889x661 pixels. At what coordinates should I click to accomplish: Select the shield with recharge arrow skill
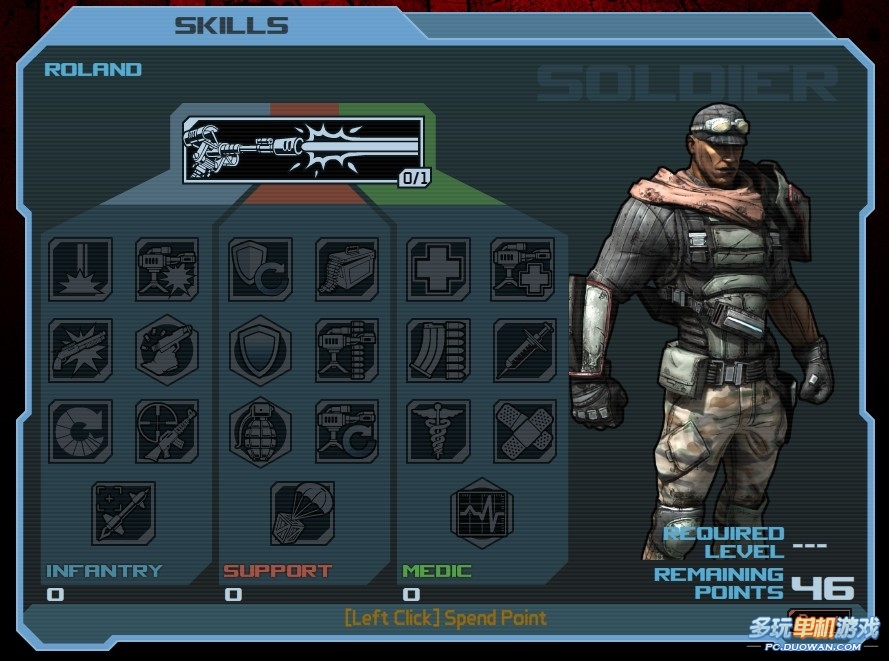[x=260, y=269]
